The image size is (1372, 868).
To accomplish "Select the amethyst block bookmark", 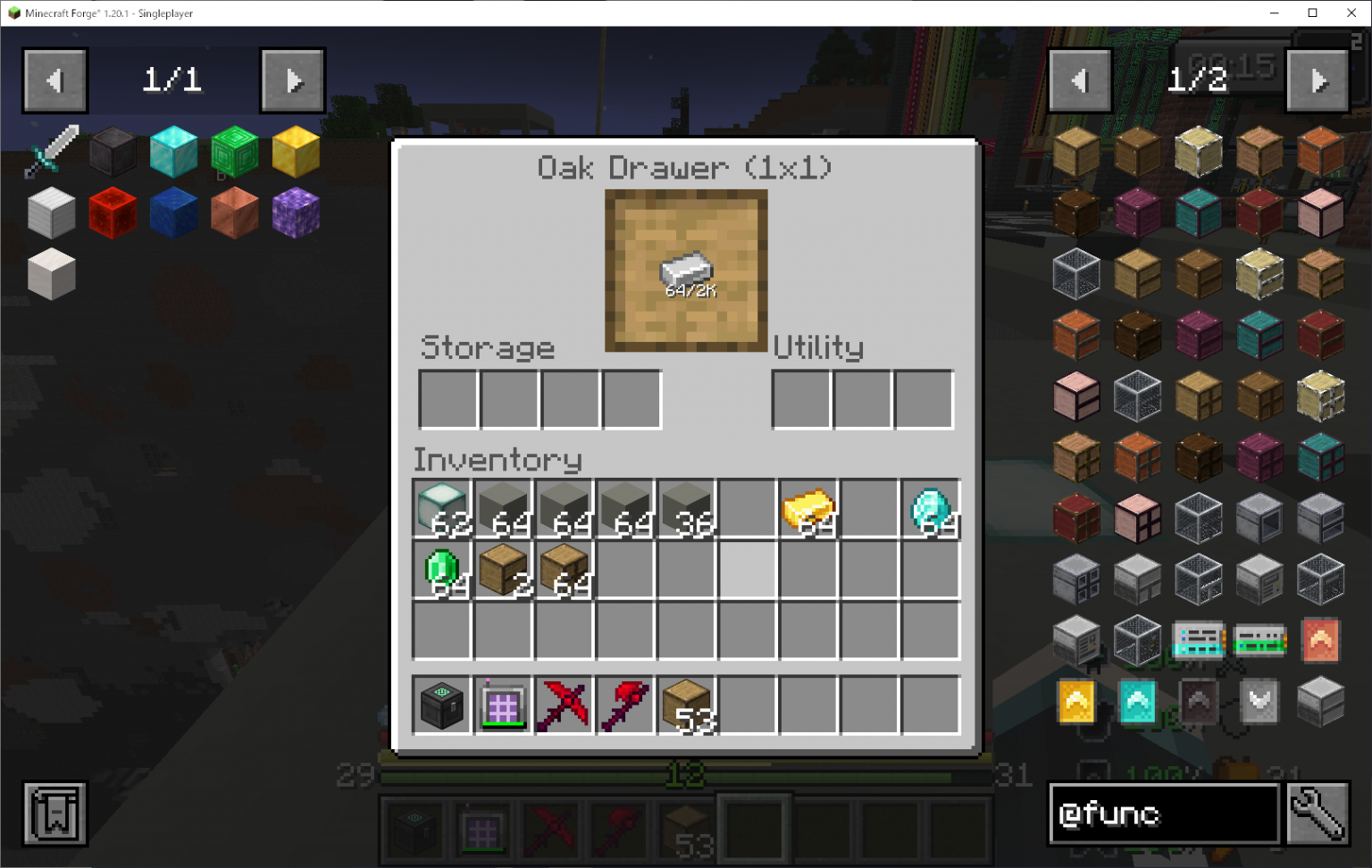I will (295, 212).
